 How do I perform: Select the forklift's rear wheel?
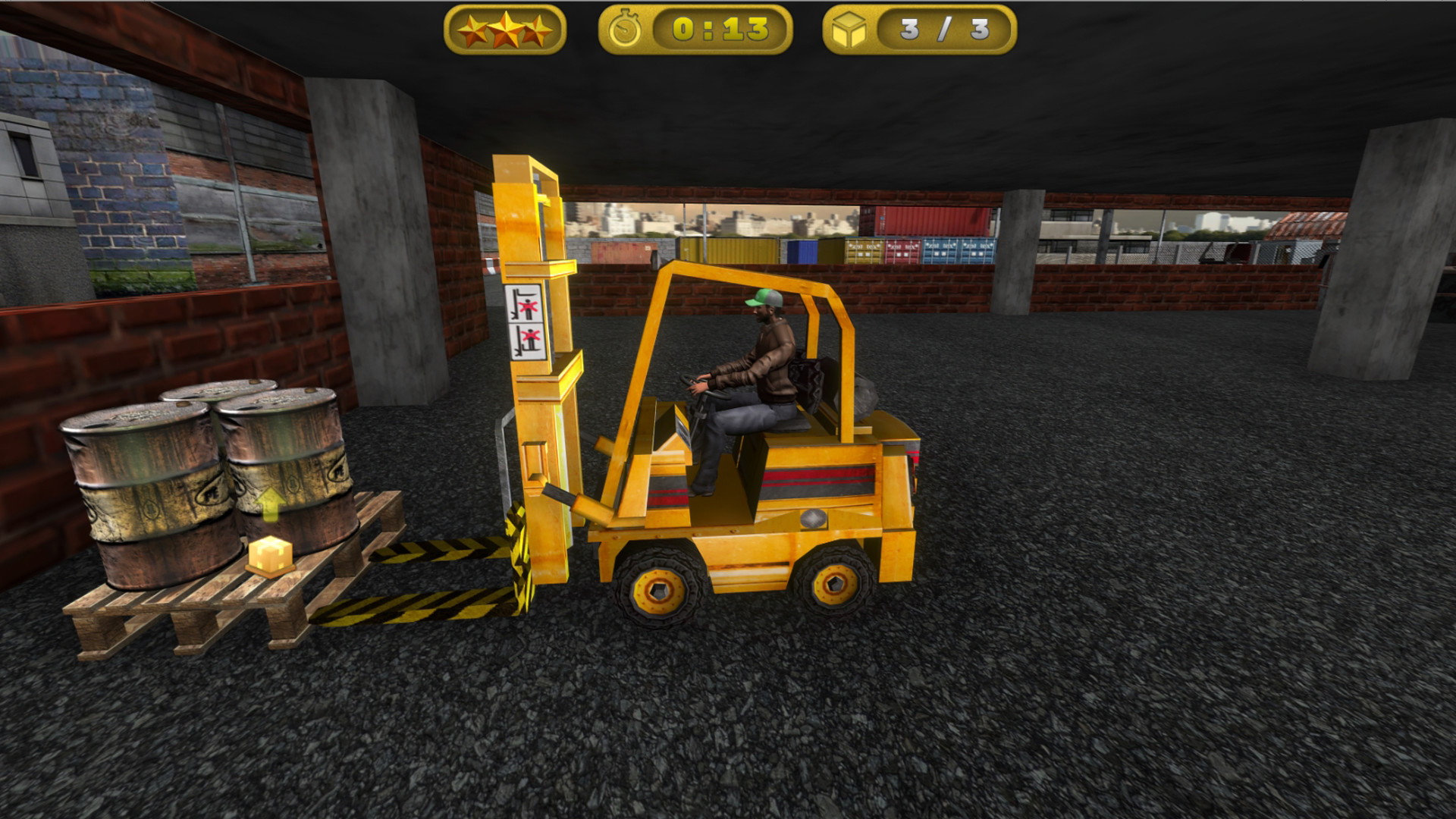[x=834, y=584]
